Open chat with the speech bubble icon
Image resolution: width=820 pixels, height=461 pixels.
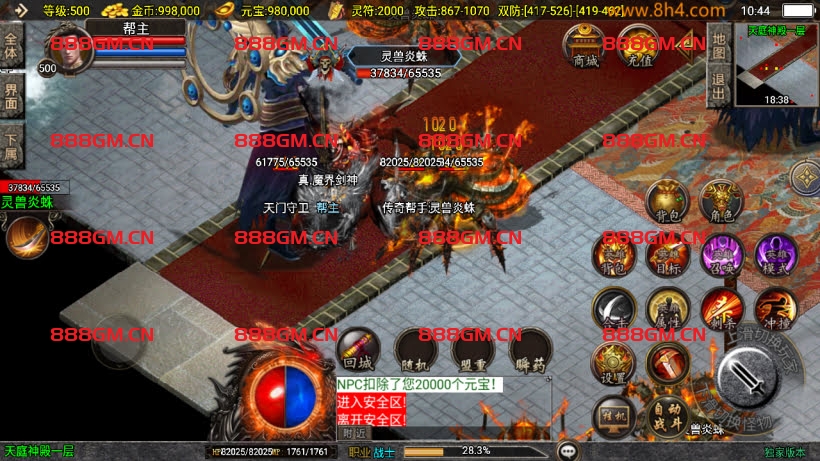pyautogui.click(x=568, y=451)
